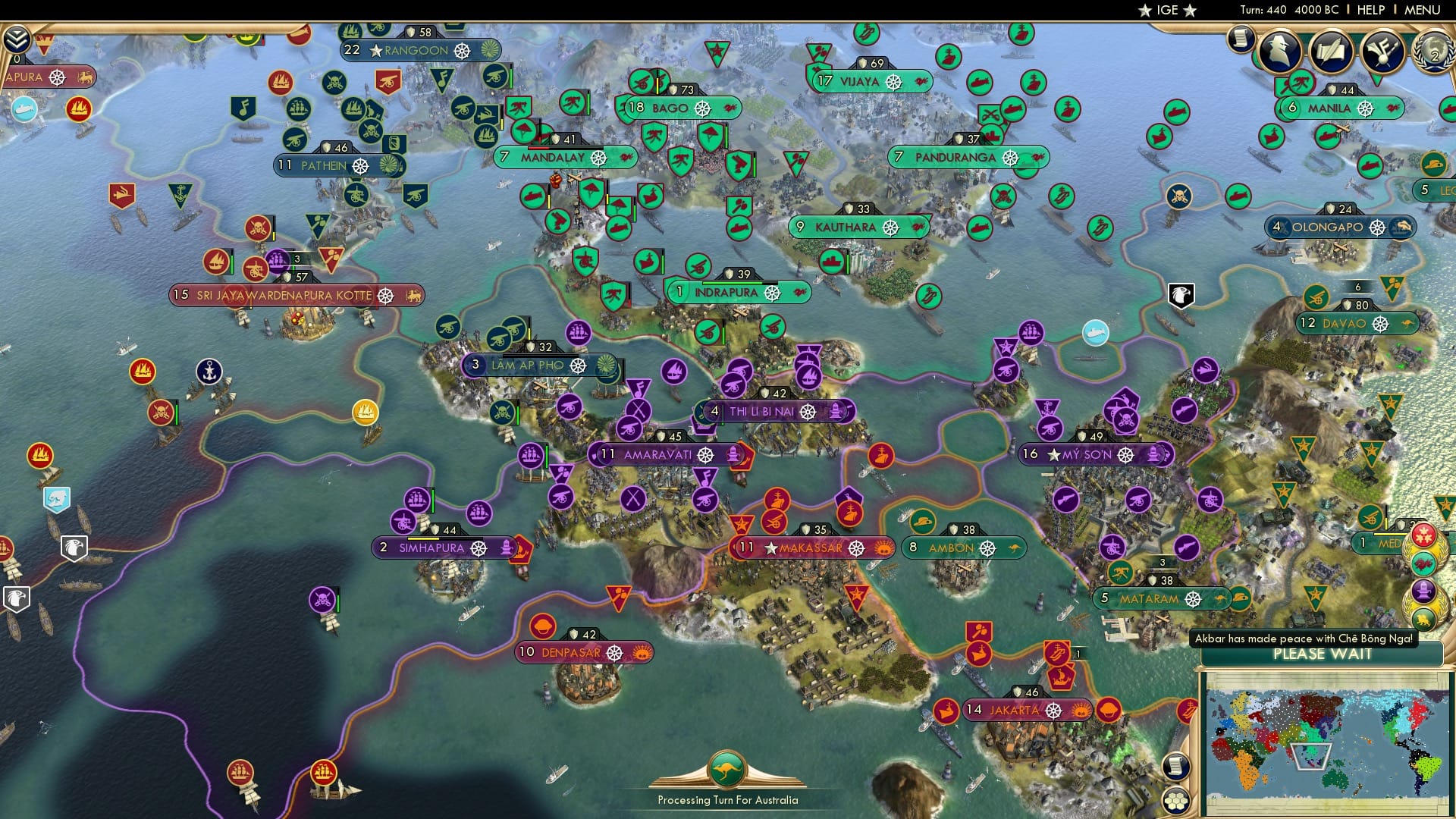Toggle the white eagle promotion flag near Davao

[x=1181, y=296]
